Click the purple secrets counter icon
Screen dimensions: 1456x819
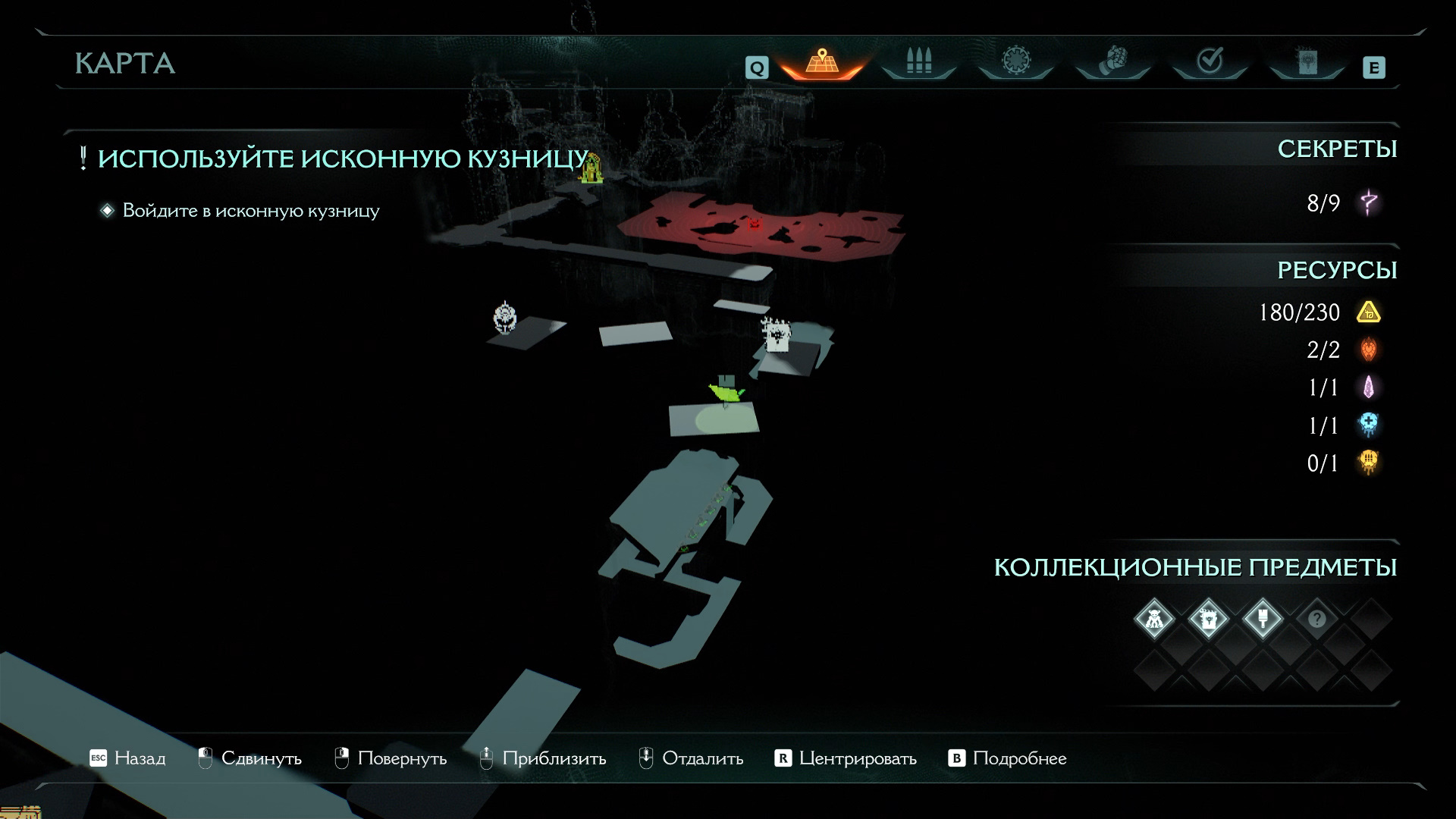pos(1369,203)
